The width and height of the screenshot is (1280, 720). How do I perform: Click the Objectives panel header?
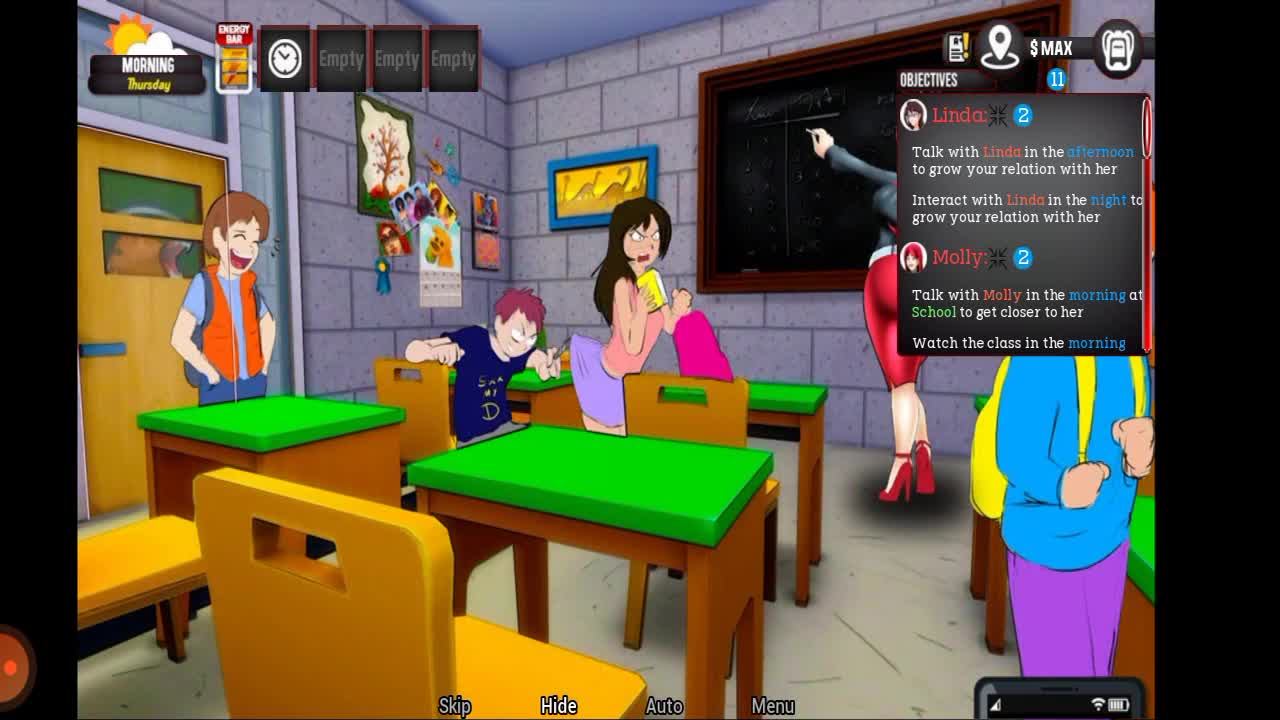(x=929, y=80)
